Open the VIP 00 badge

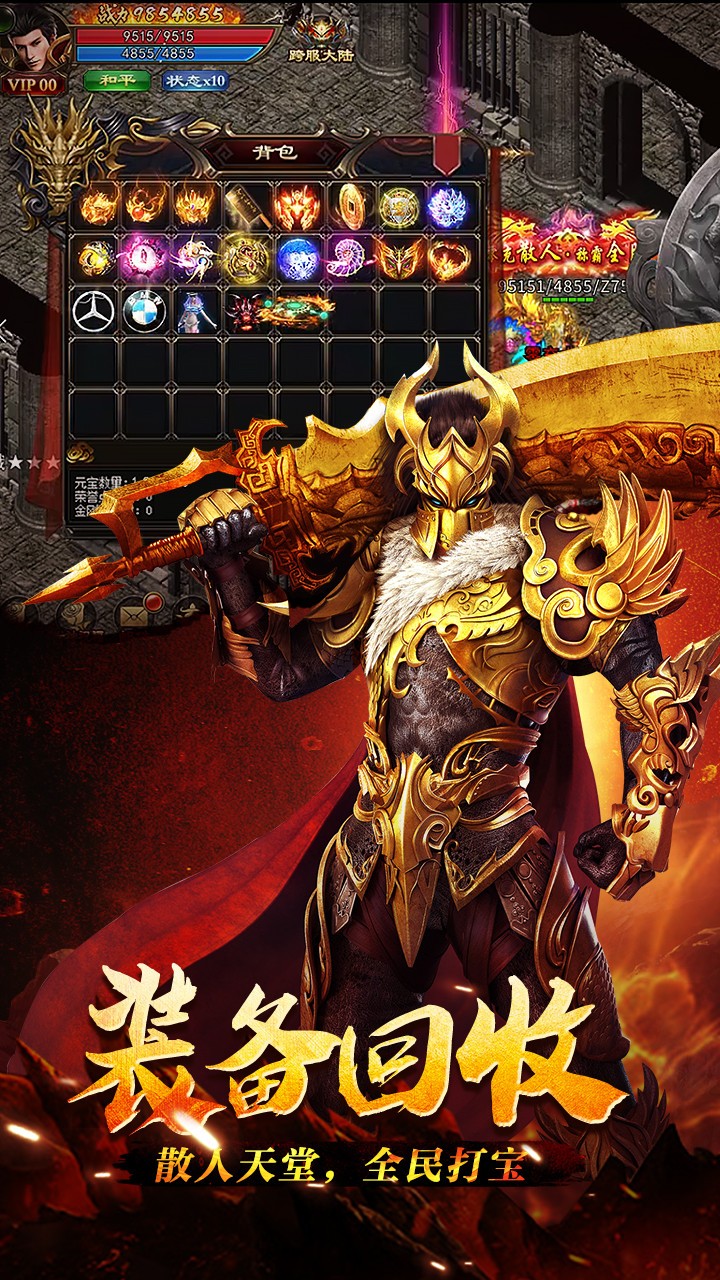coord(33,85)
